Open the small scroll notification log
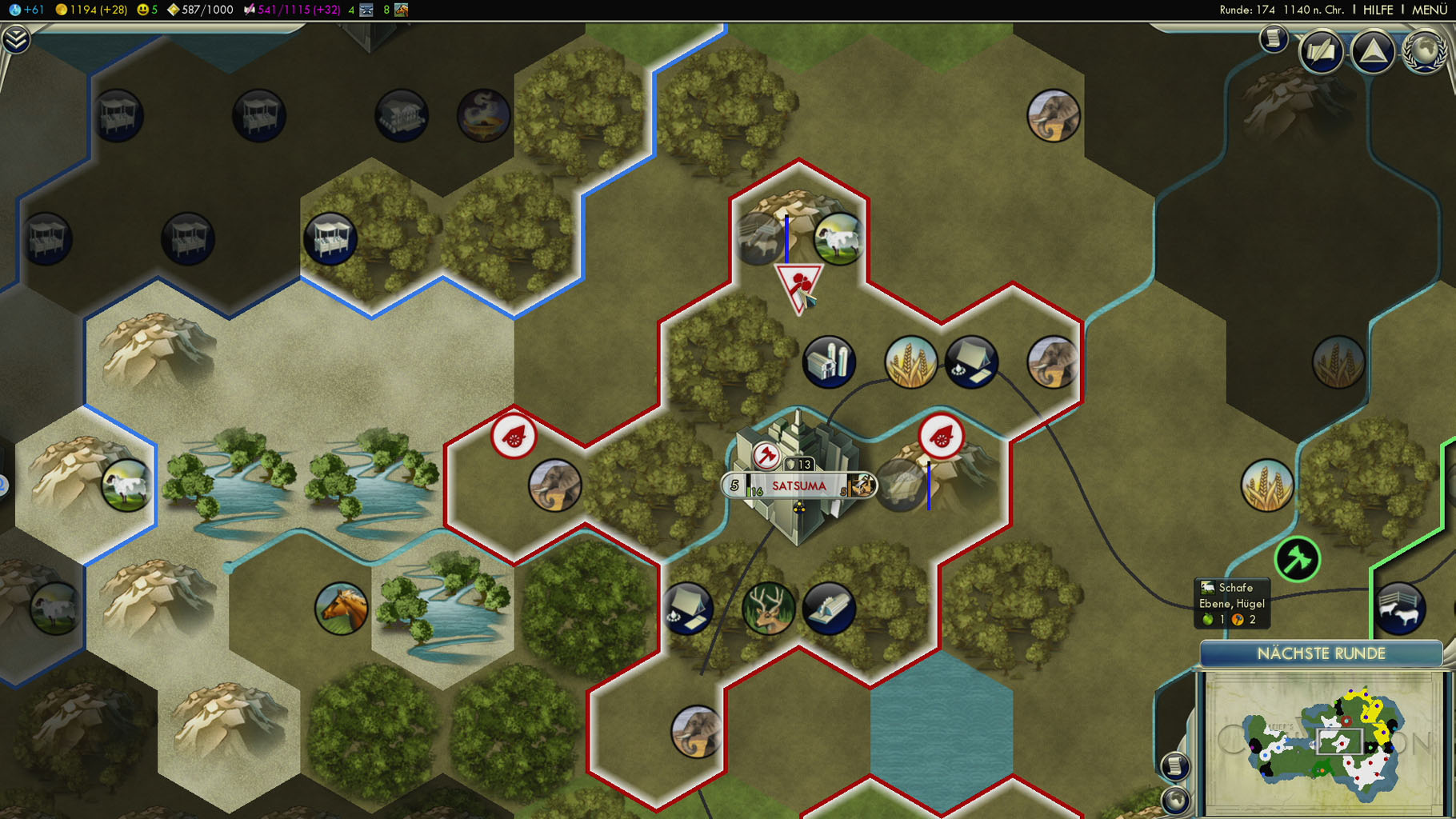This screenshot has width=1456, height=819. tap(1273, 38)
